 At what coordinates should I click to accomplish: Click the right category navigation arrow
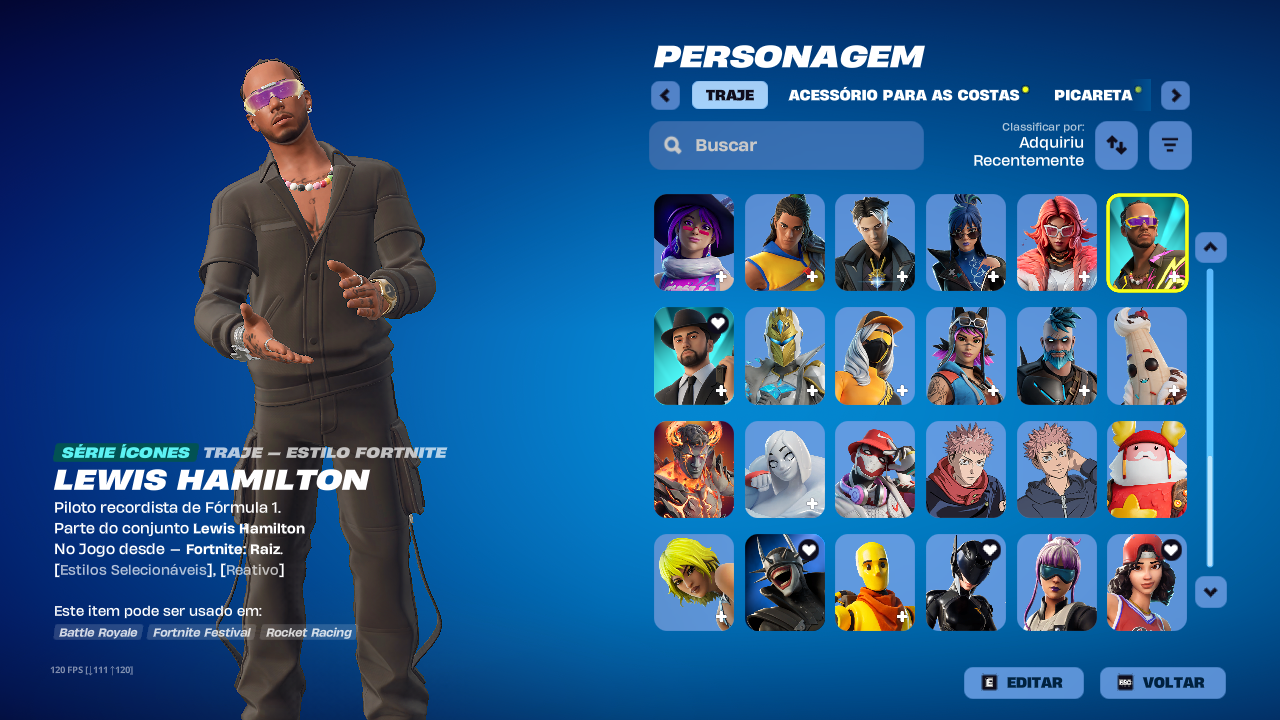[x=1174, y=95]
